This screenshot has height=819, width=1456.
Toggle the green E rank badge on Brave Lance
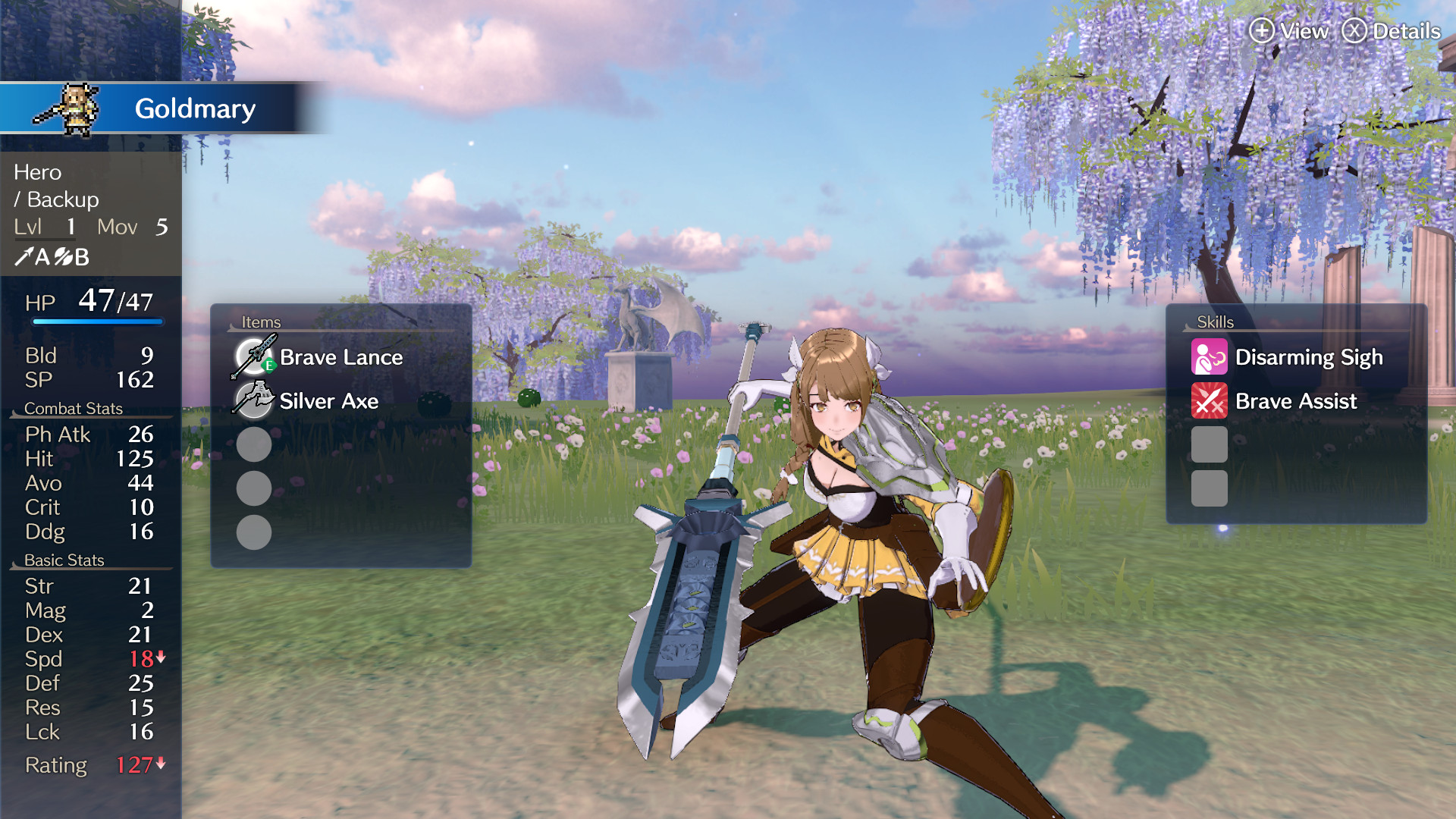269,366
